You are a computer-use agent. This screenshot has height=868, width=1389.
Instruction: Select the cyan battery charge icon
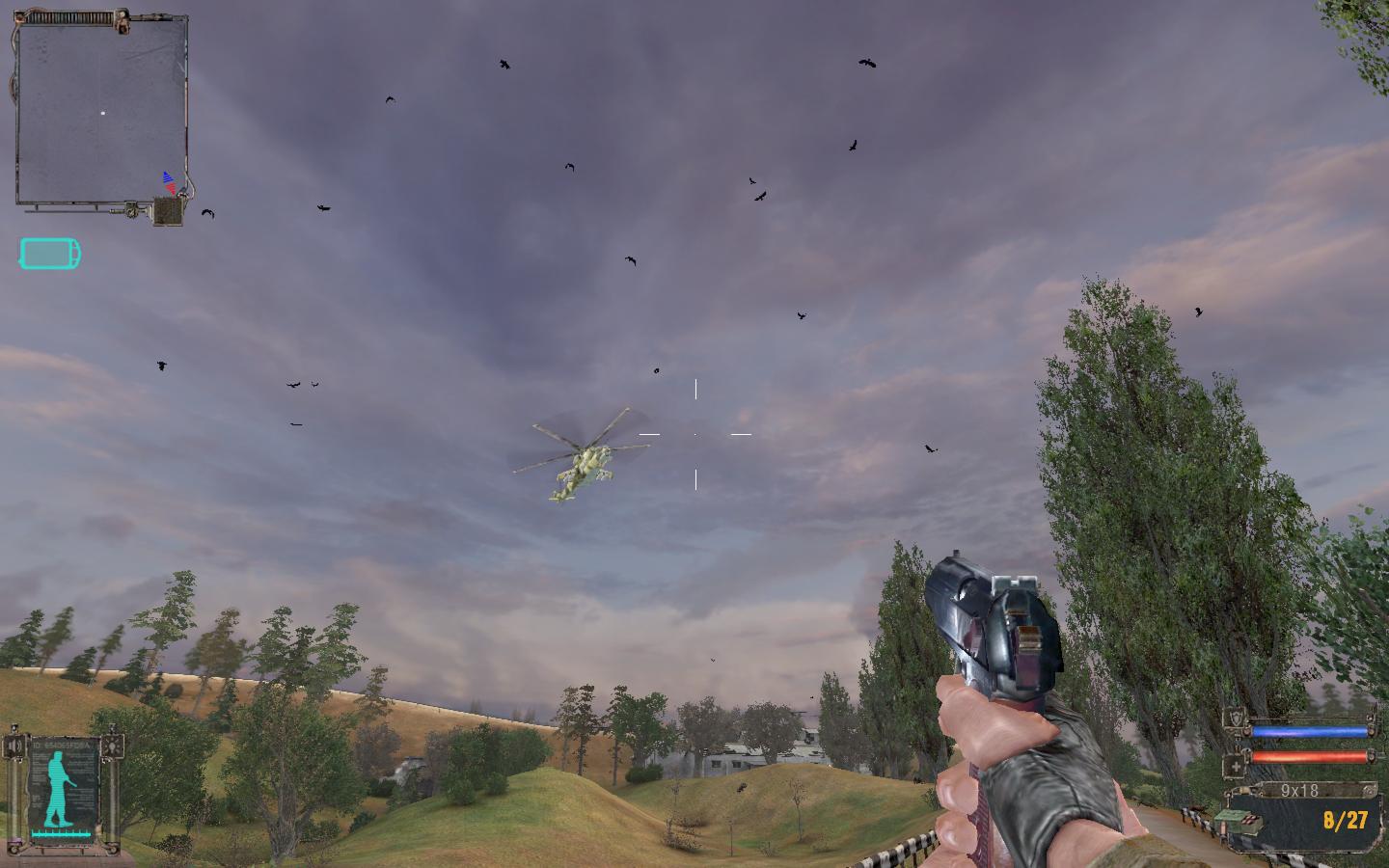tap(50, 255)
